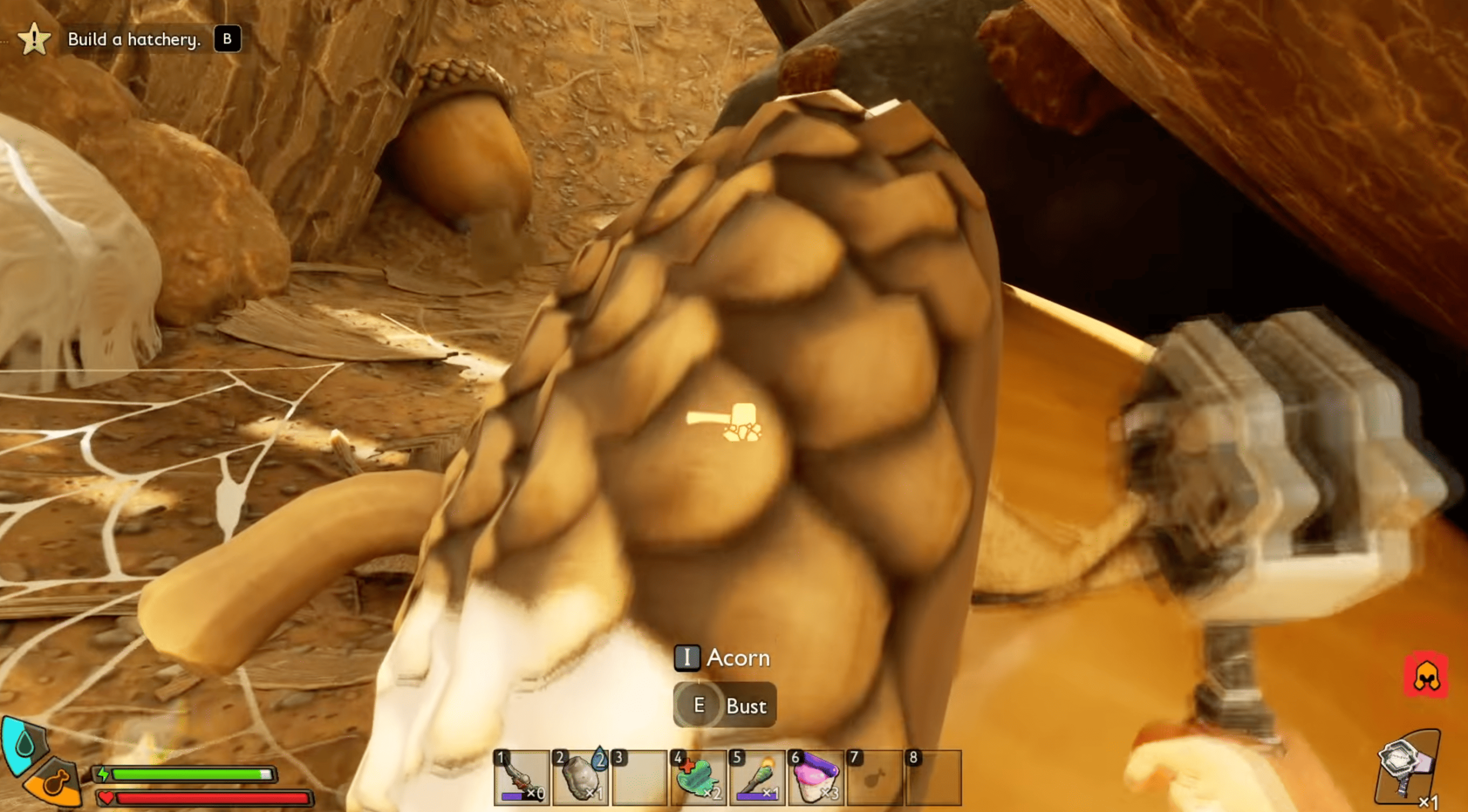Choose the stone canteen in slot 2
1468x812 pixels.
580,778
